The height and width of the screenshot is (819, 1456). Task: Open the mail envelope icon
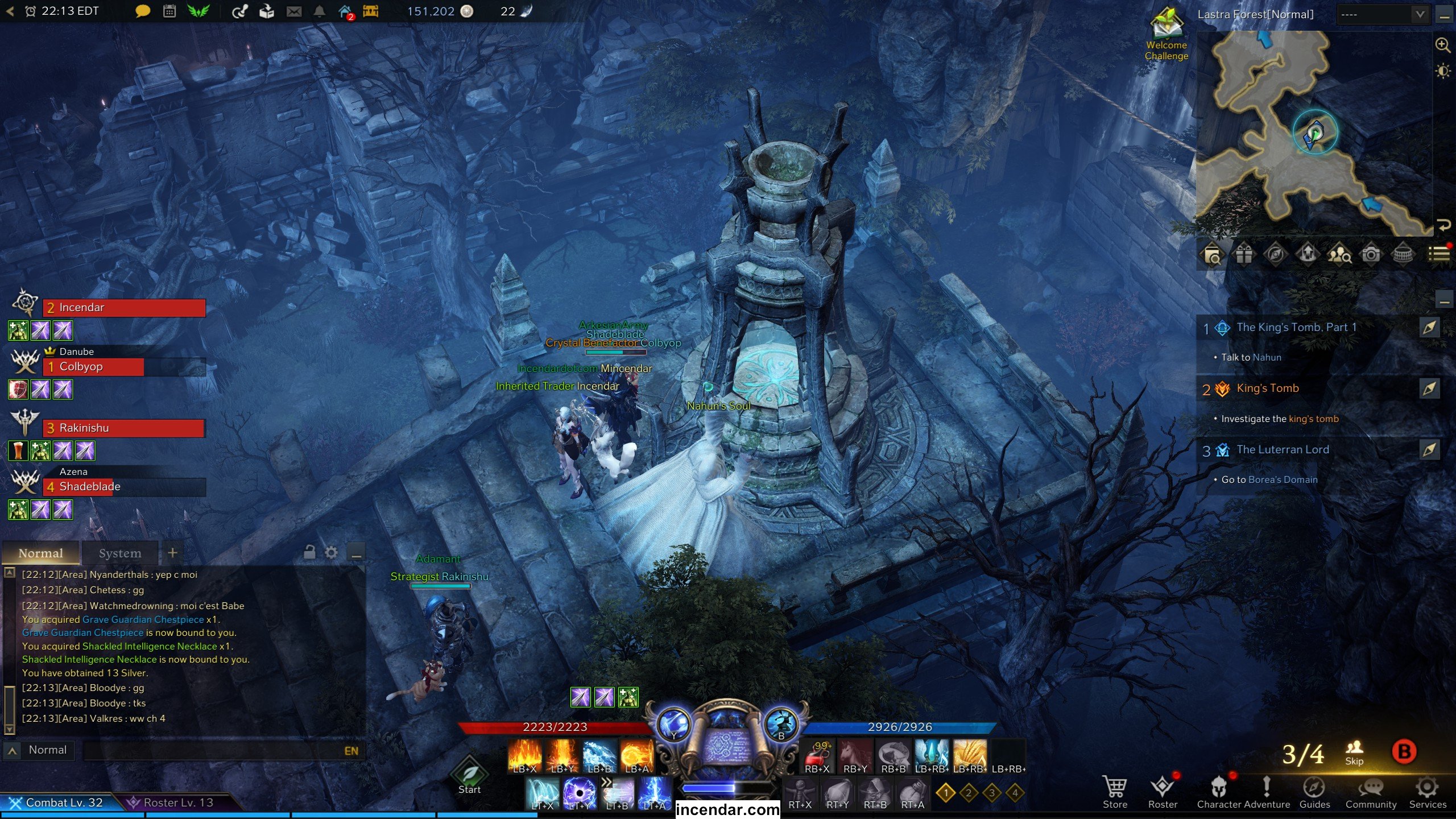(x=294, y=11)
